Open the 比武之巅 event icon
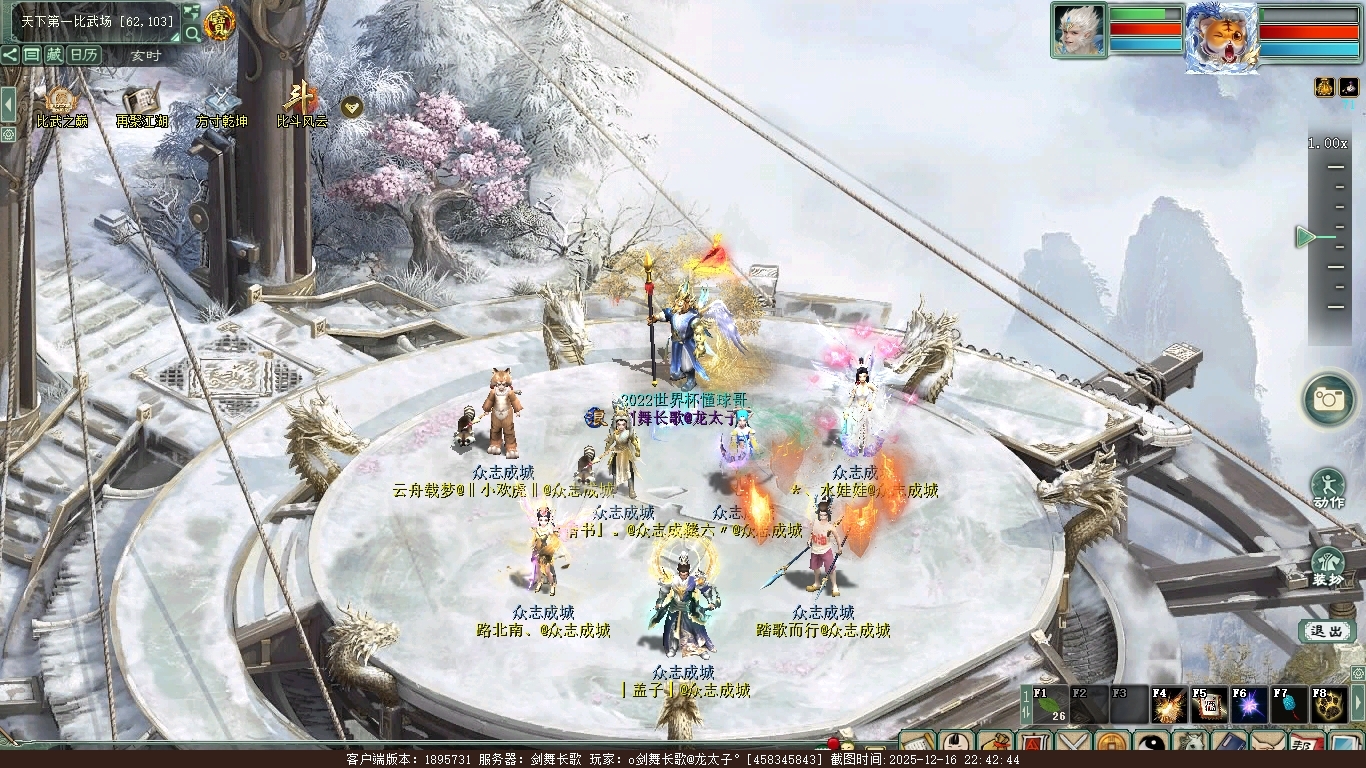 point(61,102)
